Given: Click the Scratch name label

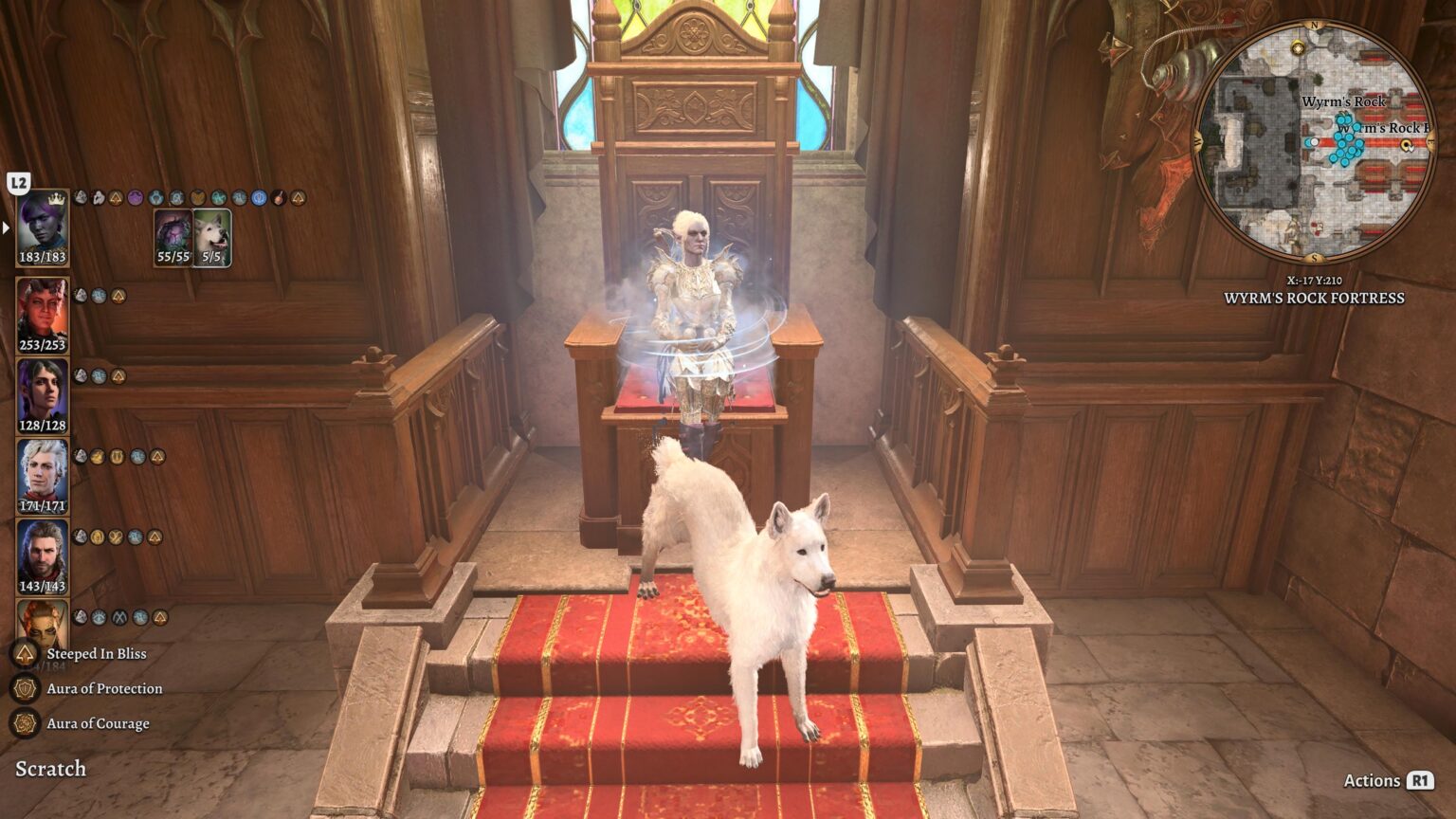Looking at the screenshot, I should 49,769.
